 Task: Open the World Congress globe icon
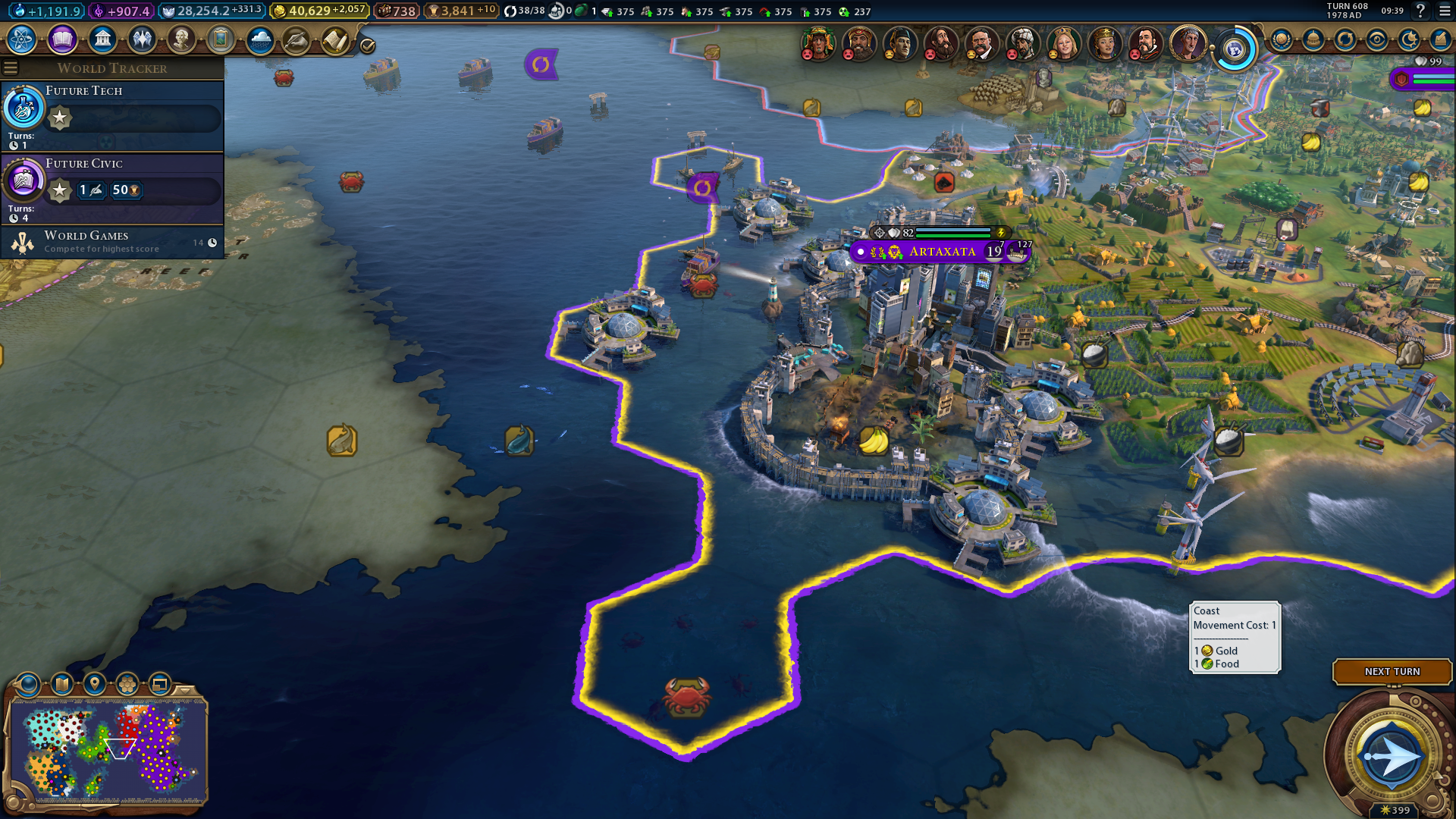pos(1235,50)
